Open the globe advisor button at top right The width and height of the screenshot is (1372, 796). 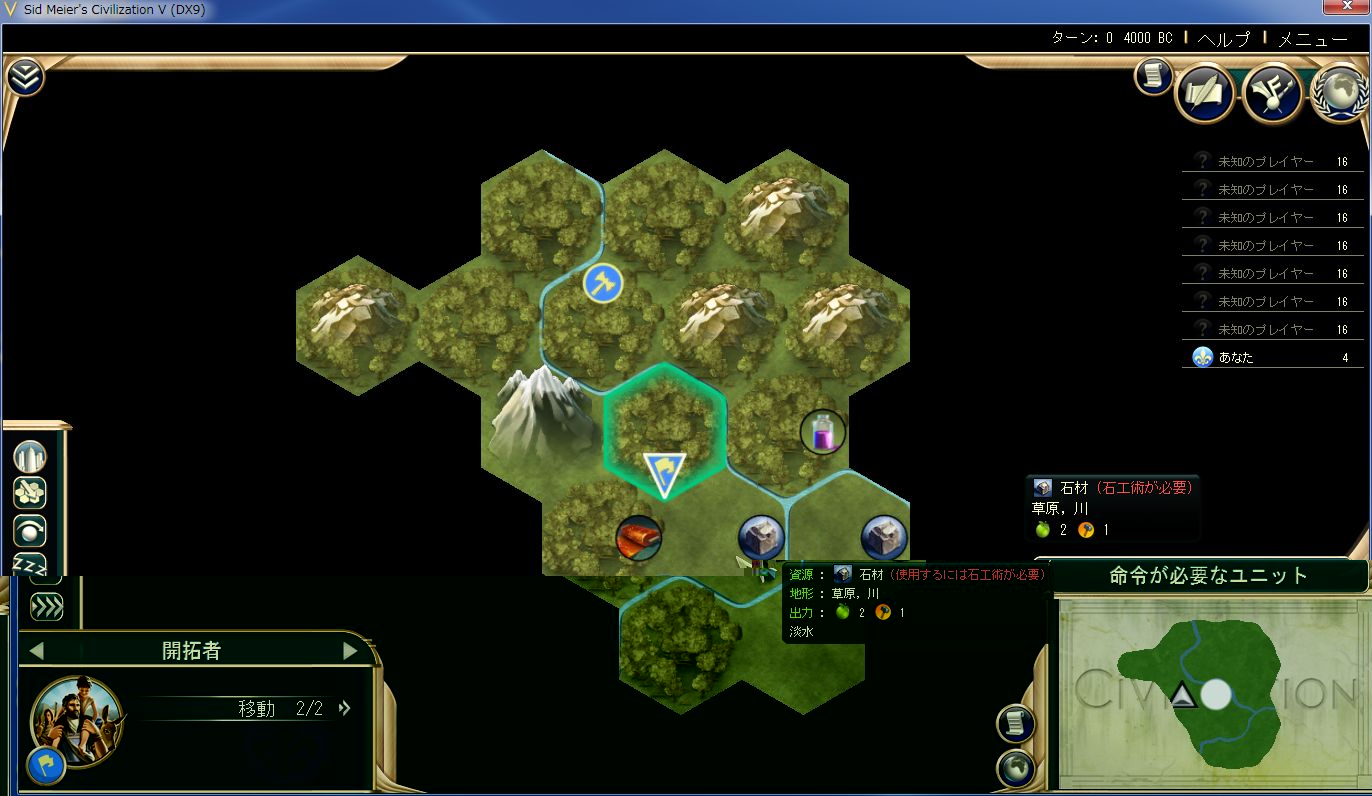click(x=1339, y=95)
